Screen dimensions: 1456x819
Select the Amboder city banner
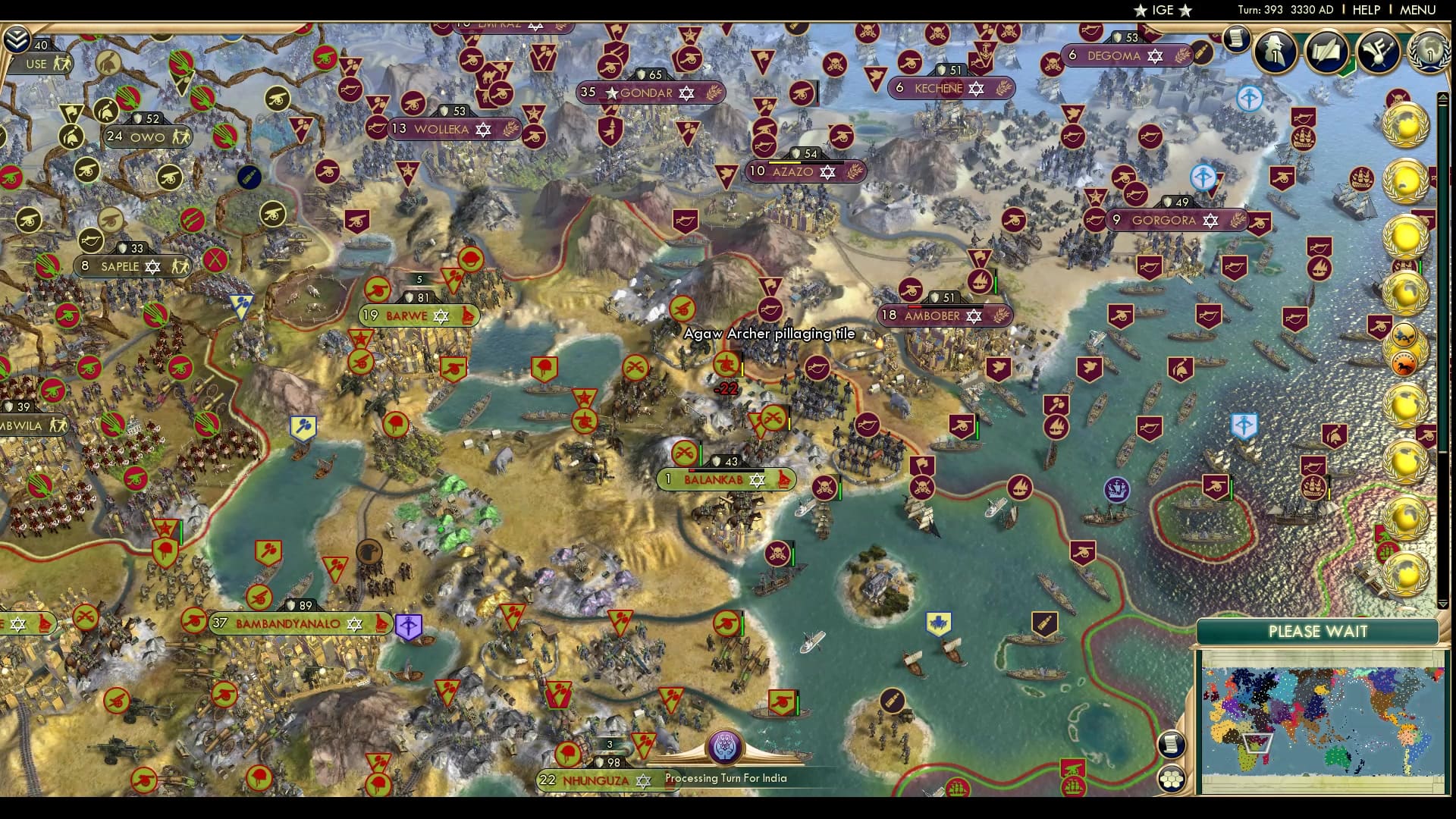(932, 315)
